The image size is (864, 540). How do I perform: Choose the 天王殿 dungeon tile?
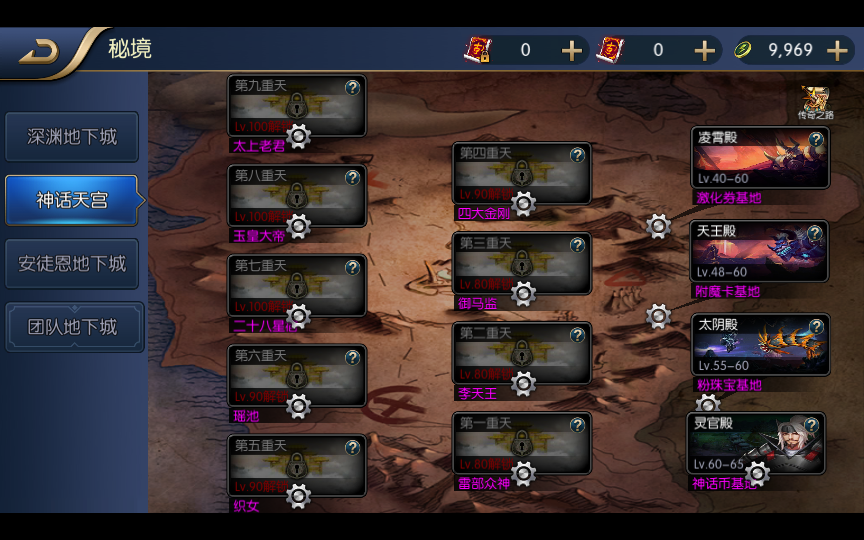[760, 251]
